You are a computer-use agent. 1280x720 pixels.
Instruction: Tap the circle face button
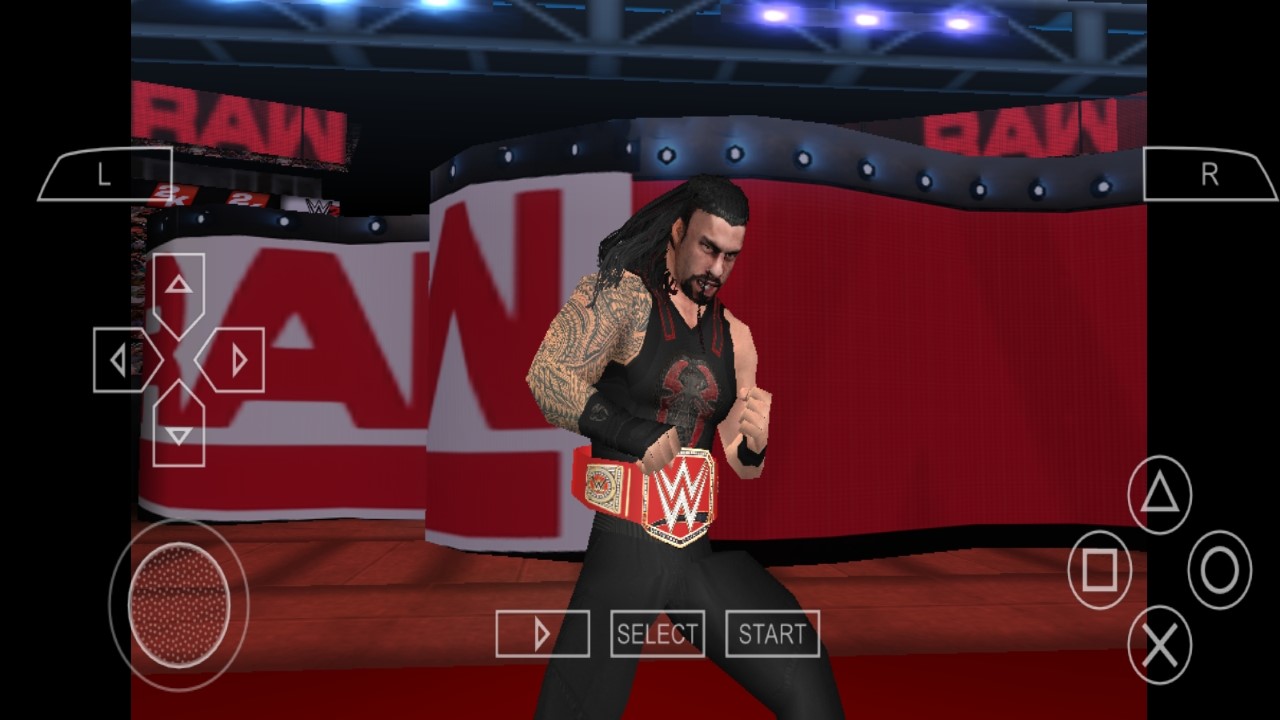coord(1220,570)
